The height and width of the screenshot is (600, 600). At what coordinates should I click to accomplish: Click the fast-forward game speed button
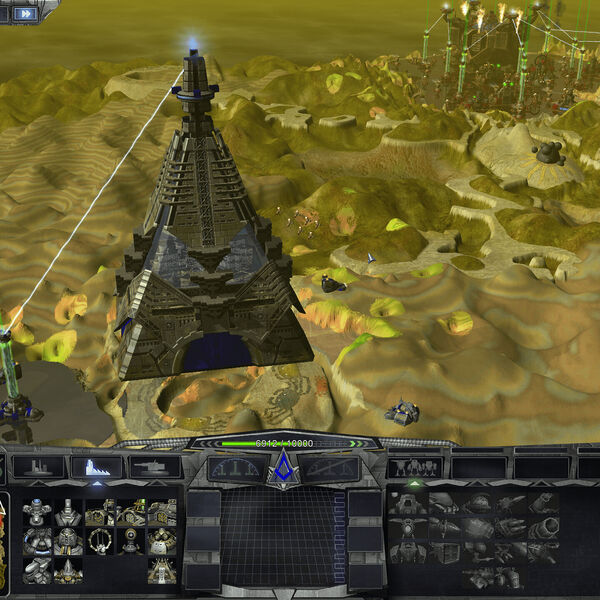[24, 13]
